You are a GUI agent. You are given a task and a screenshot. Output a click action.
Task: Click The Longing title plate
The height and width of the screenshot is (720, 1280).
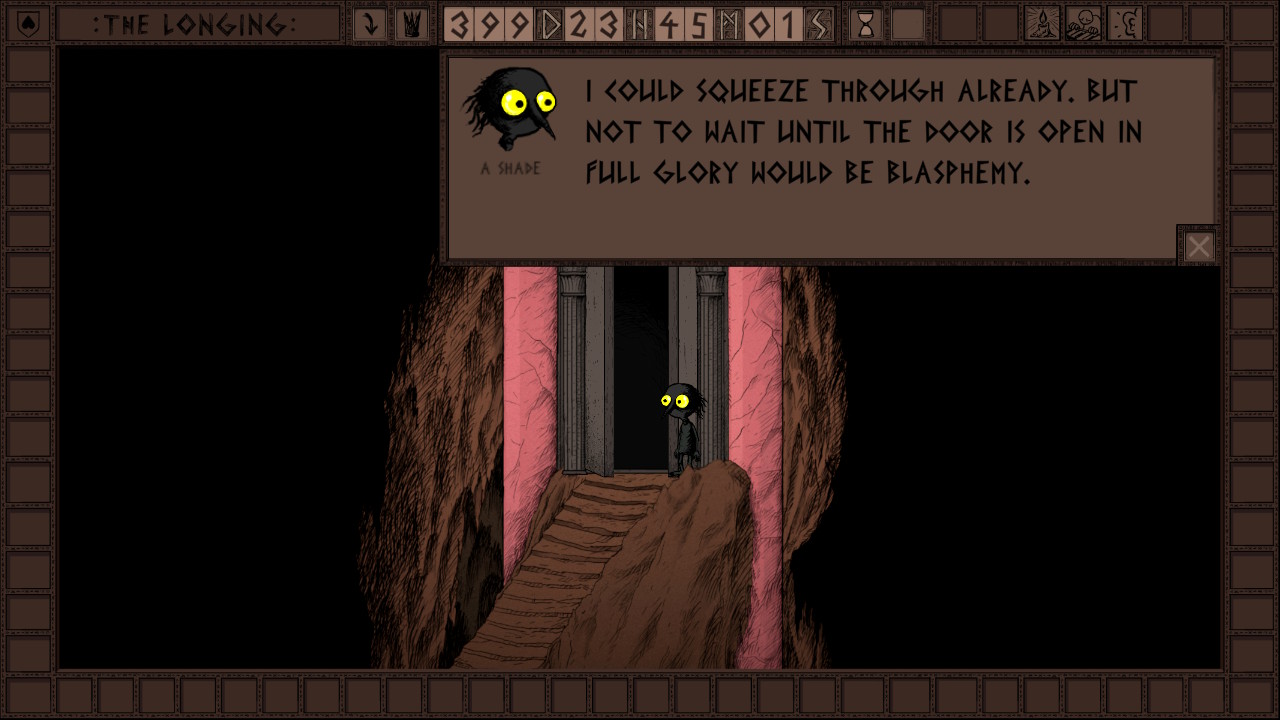coord(195,24)
